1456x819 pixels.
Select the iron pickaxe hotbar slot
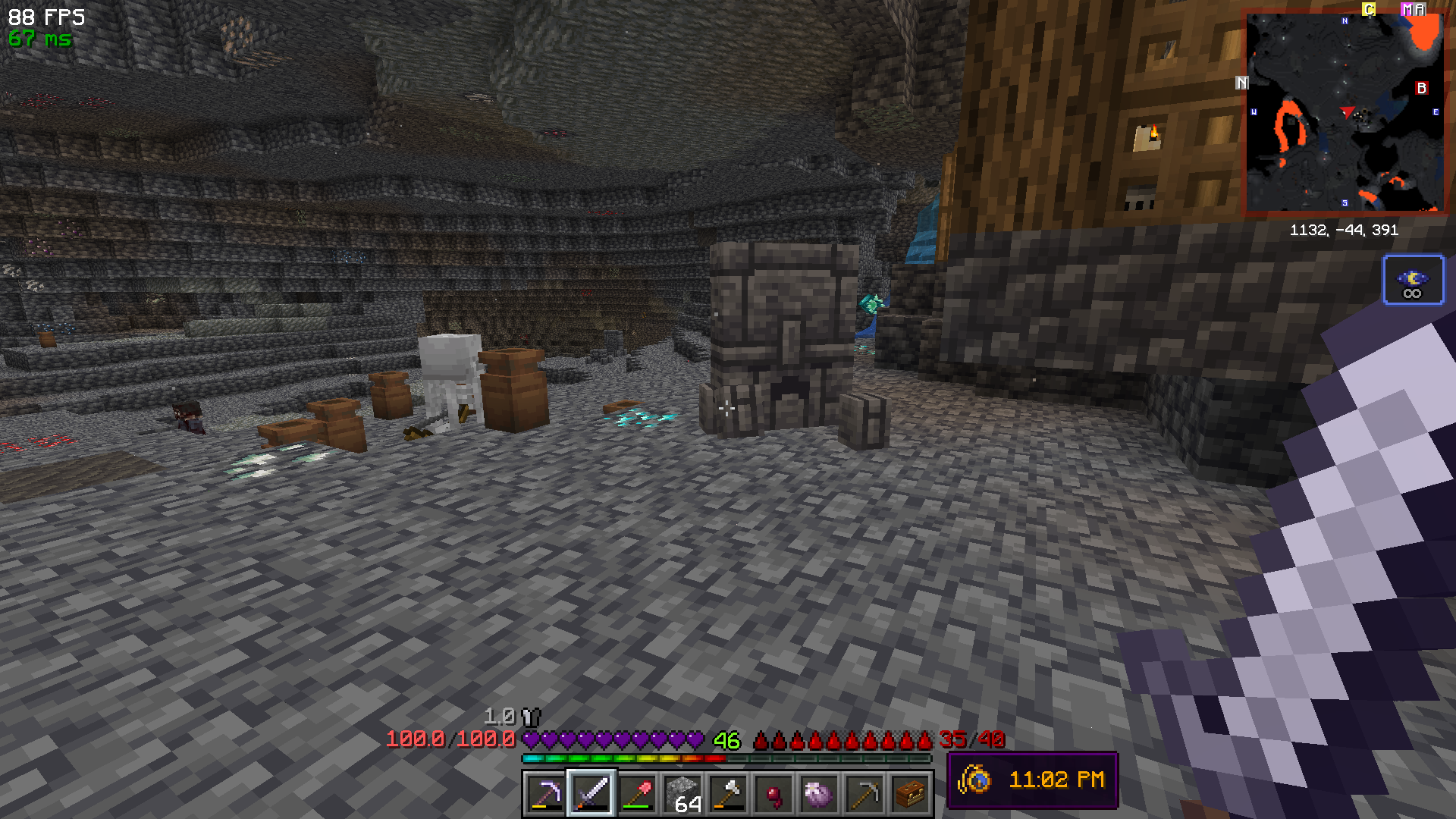(x=864, y=794)
